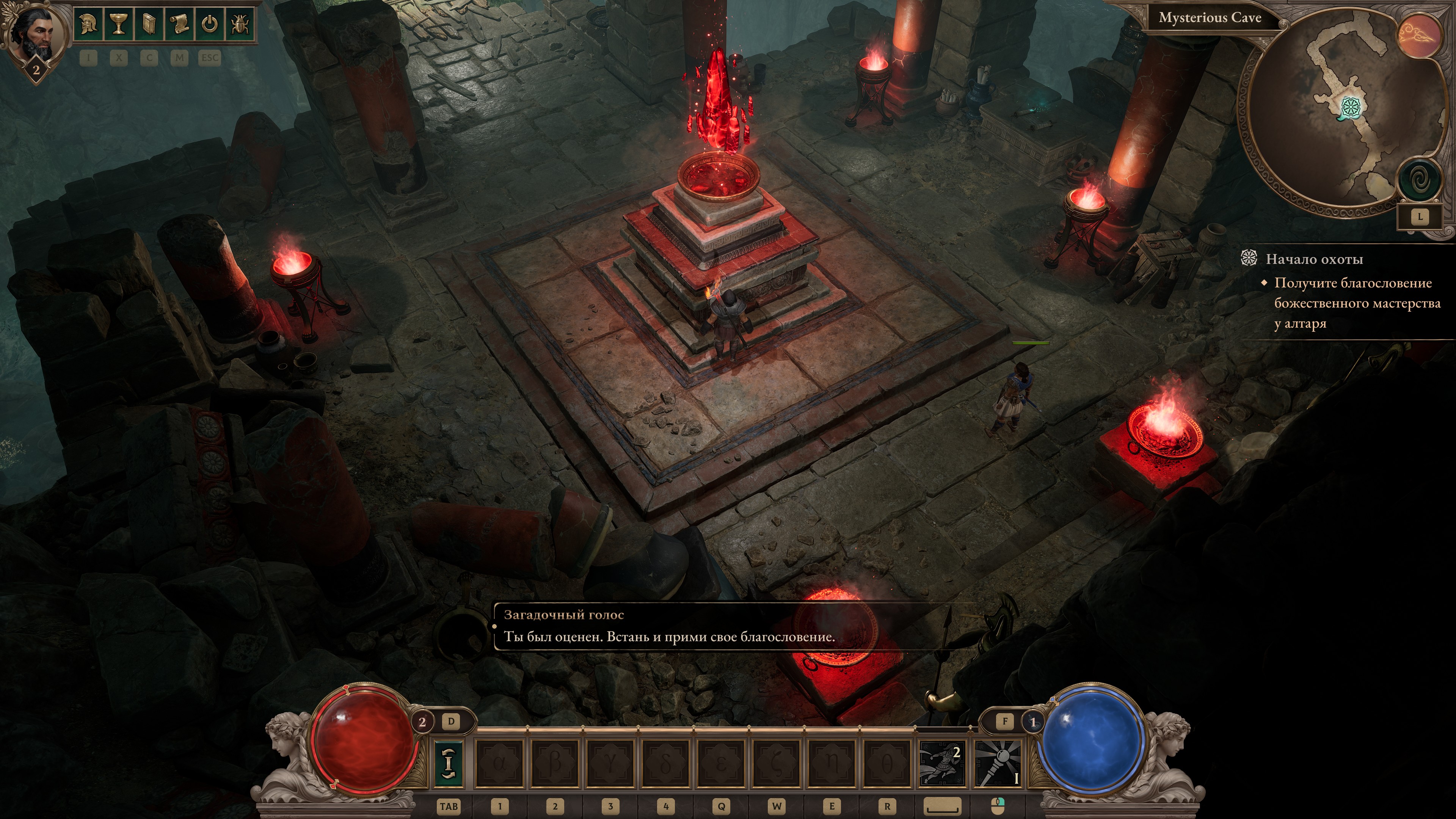Open inventory via the helmet icon

click(x=88, y=24)
